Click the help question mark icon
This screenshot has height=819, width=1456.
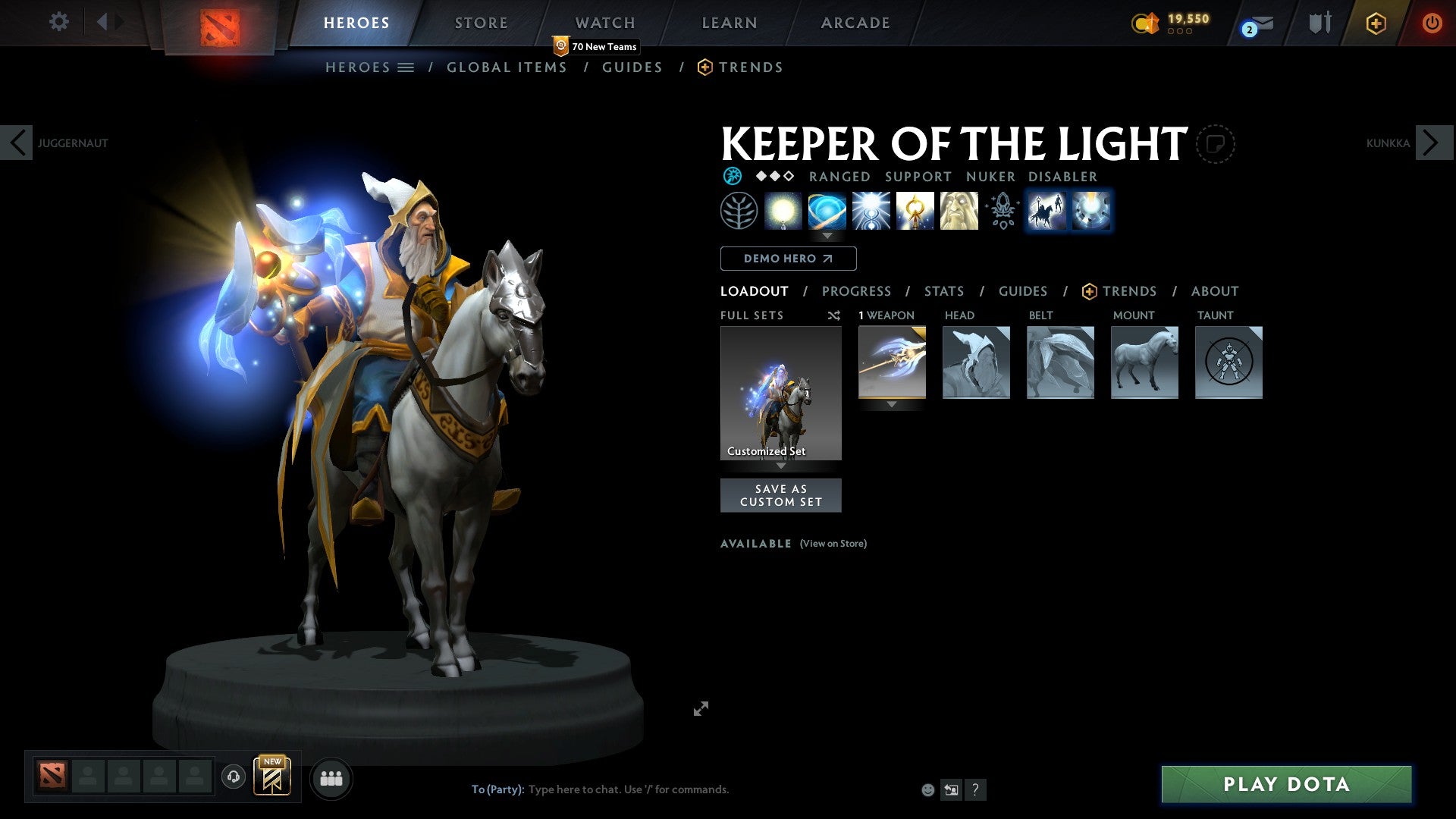975,789
